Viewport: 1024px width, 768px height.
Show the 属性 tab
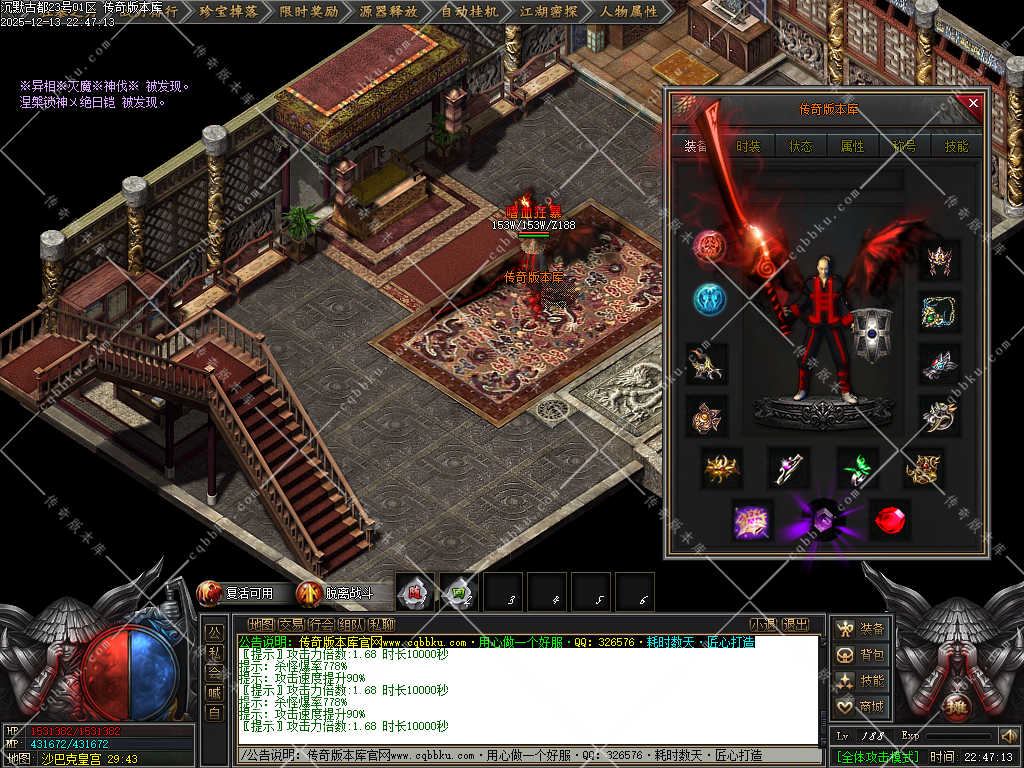852,146
